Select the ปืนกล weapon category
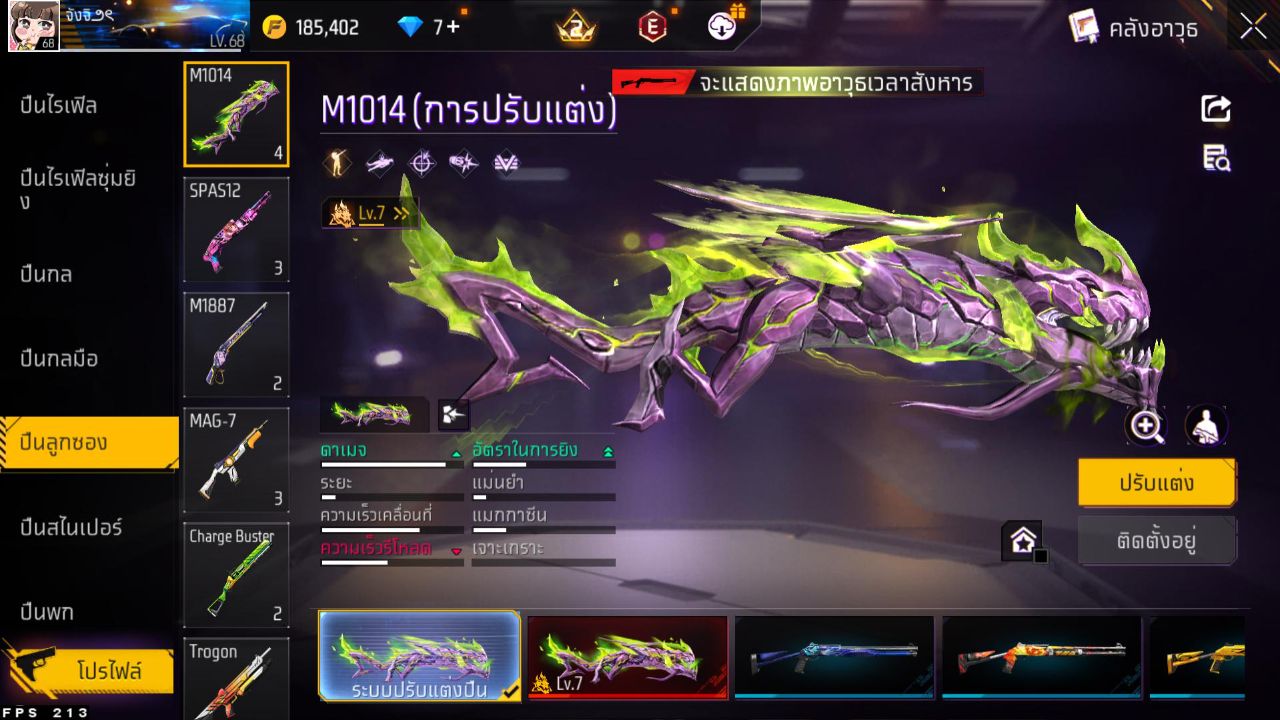 point(47,273)
